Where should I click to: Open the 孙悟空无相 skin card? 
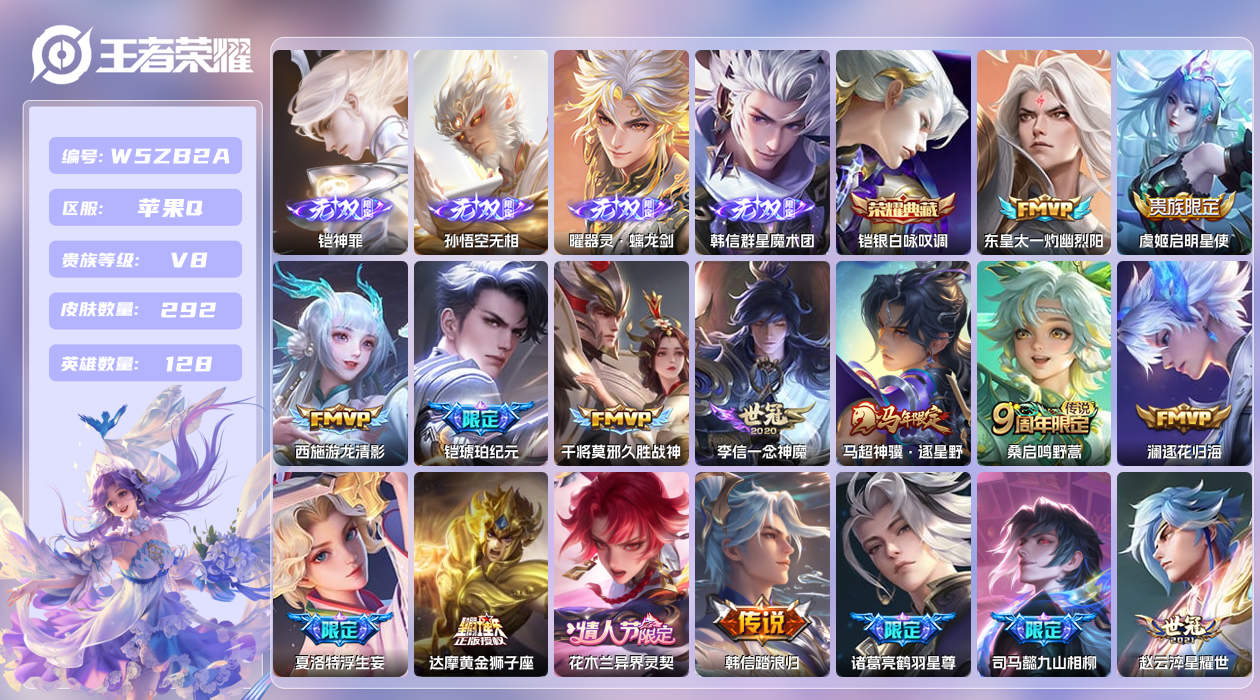pyautogui.click(x=481, y=152)
